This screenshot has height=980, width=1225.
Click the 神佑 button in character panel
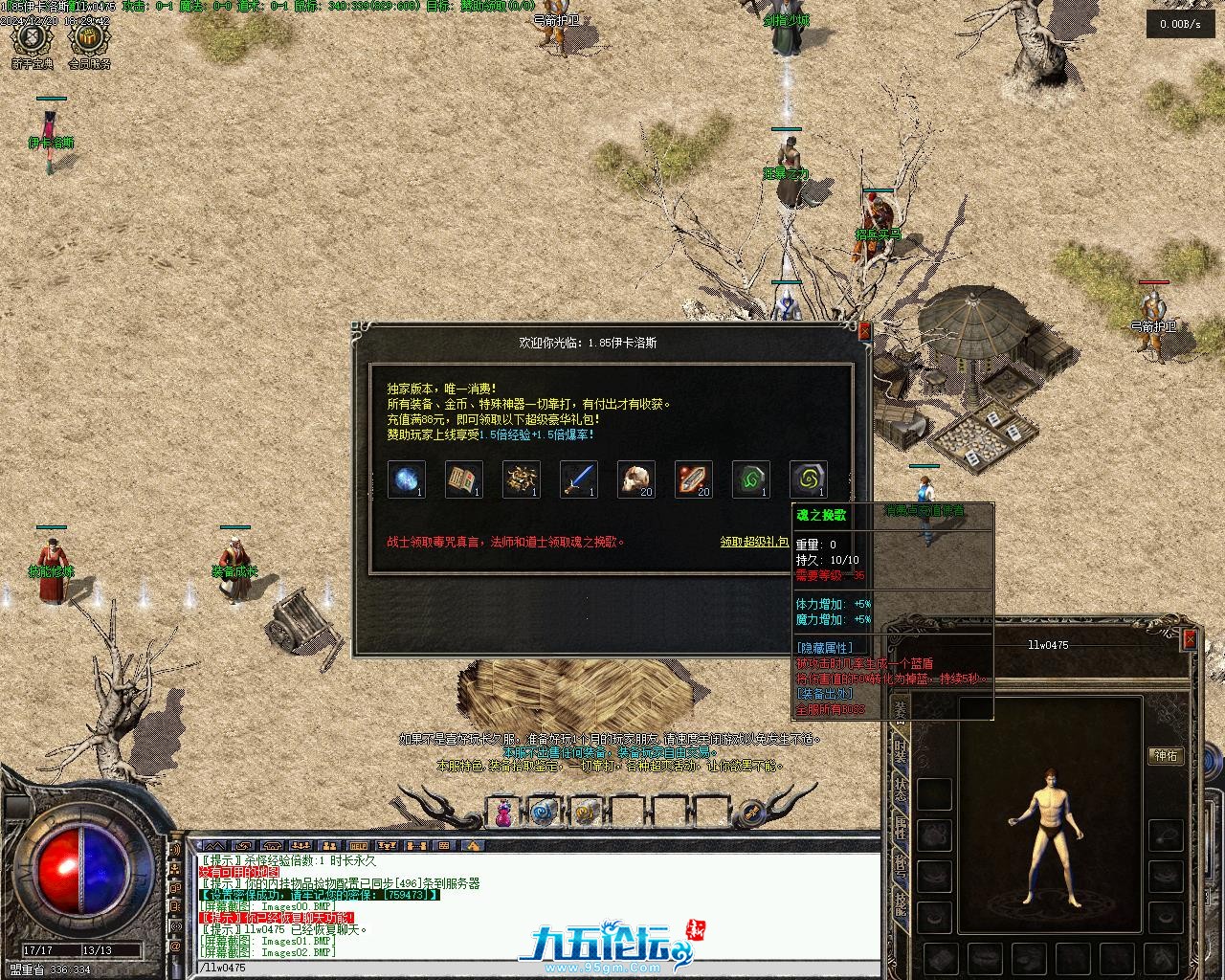1166,756
